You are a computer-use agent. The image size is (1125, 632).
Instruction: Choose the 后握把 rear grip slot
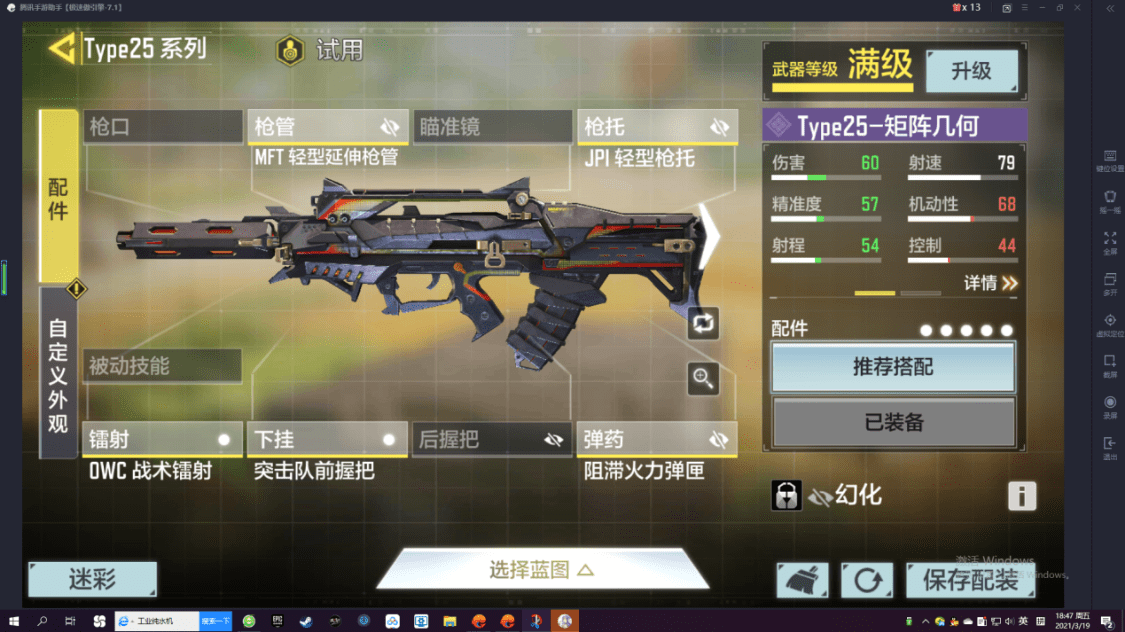(492, 440)
